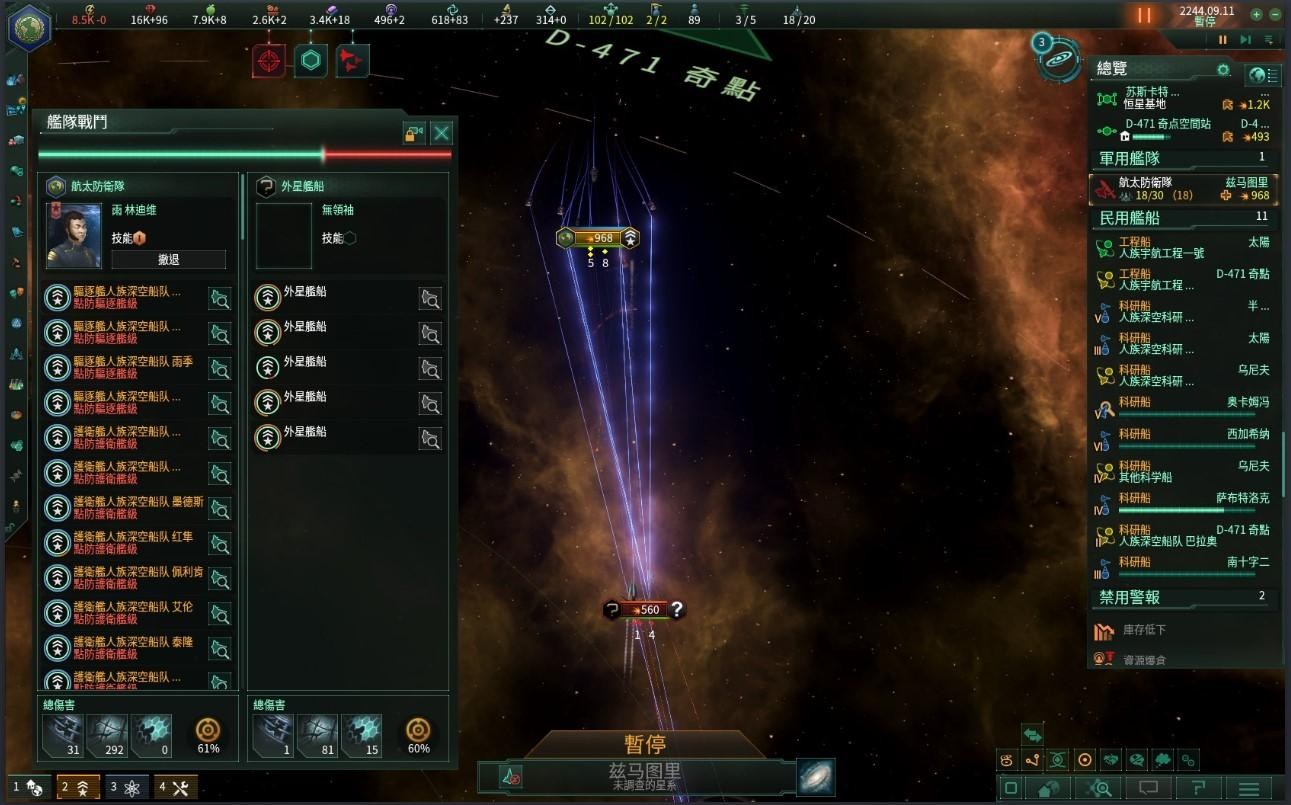Open the galaxy map button beside 兹马图里
Viewport: 1291px width, 805px height.
click(x=815, y=777)
